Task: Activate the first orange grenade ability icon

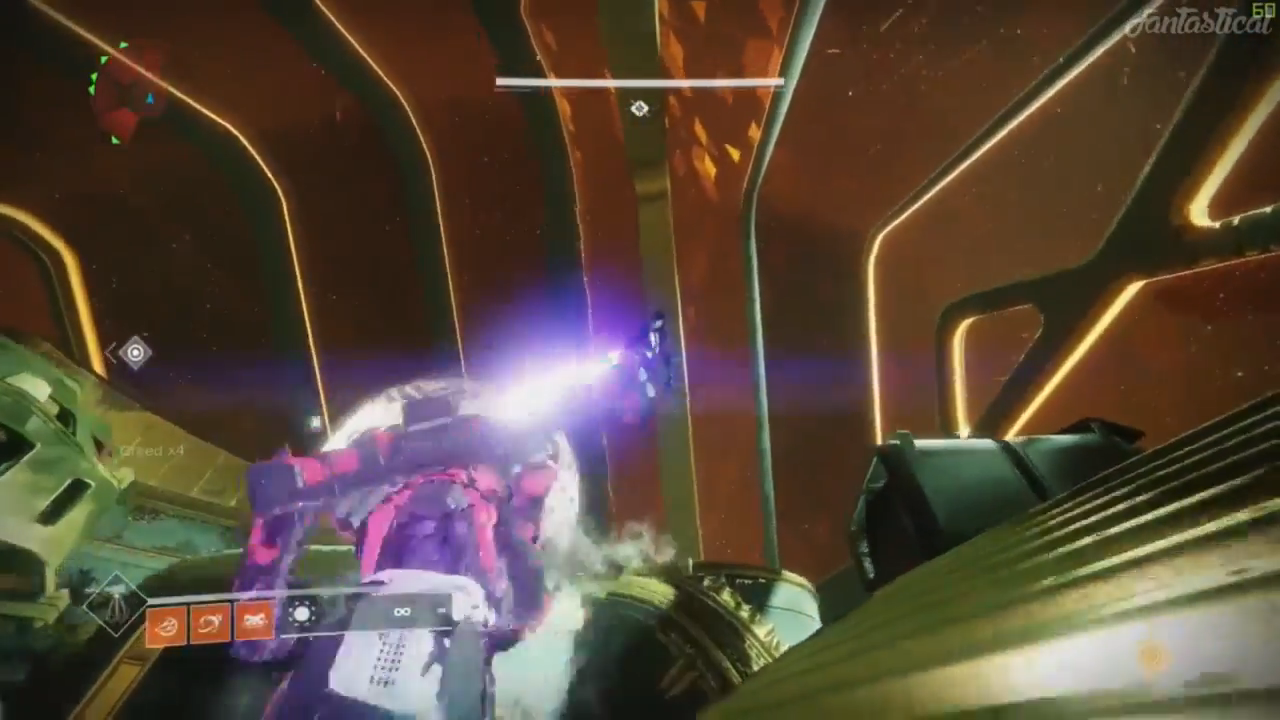Action: (x=166, y=624)
